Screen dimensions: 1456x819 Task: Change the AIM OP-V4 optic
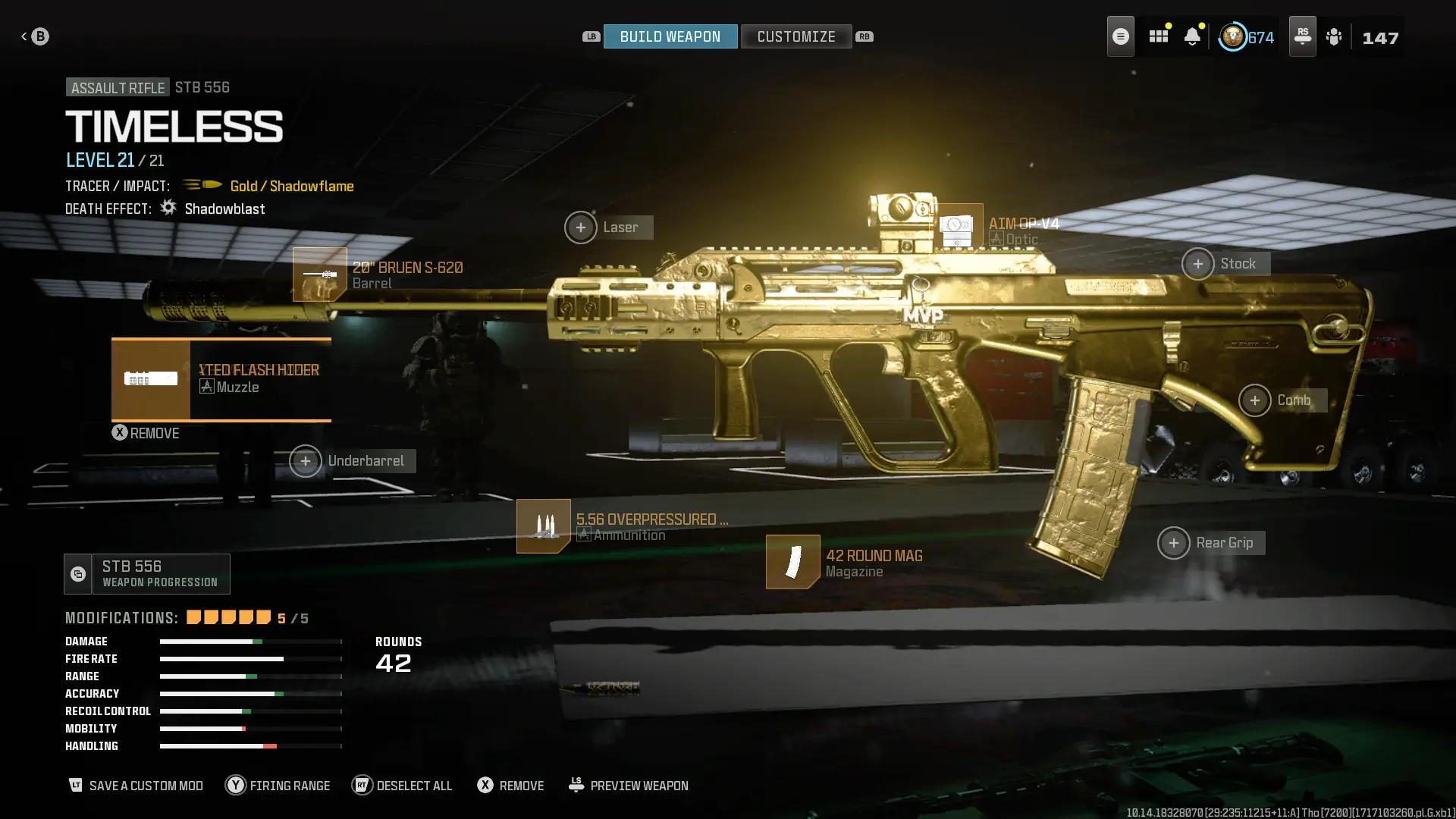click(x=957, y=227)
